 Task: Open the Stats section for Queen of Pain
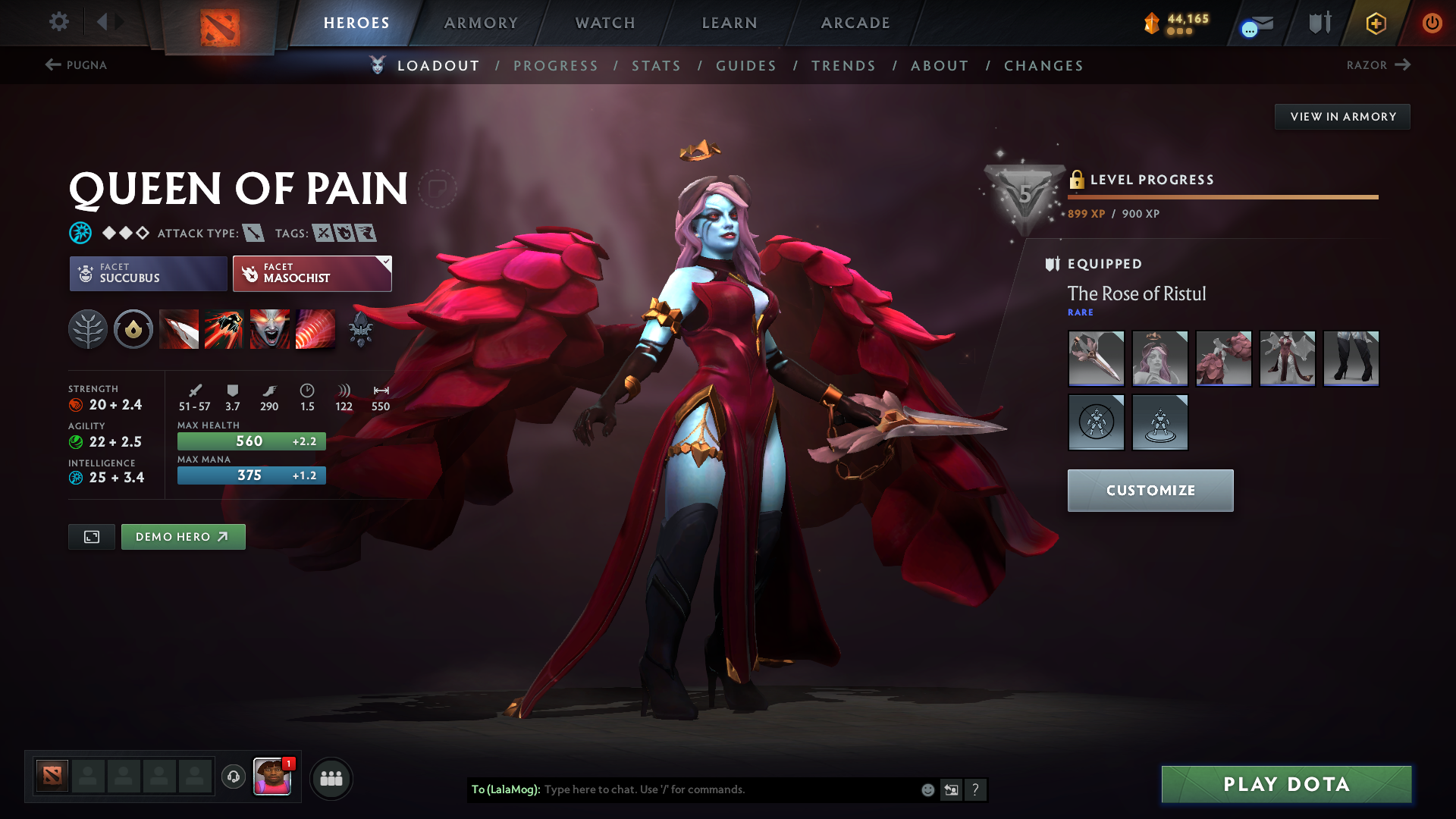click(x=656, y=65)
